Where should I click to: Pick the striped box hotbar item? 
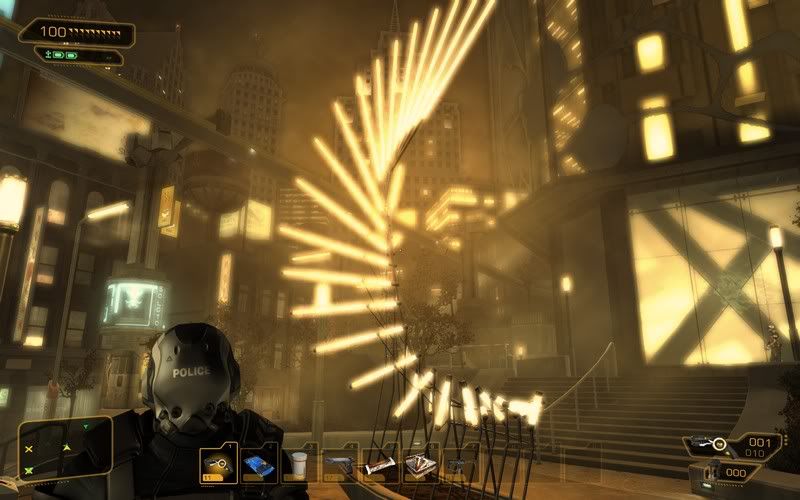click(x=420, y=464)
